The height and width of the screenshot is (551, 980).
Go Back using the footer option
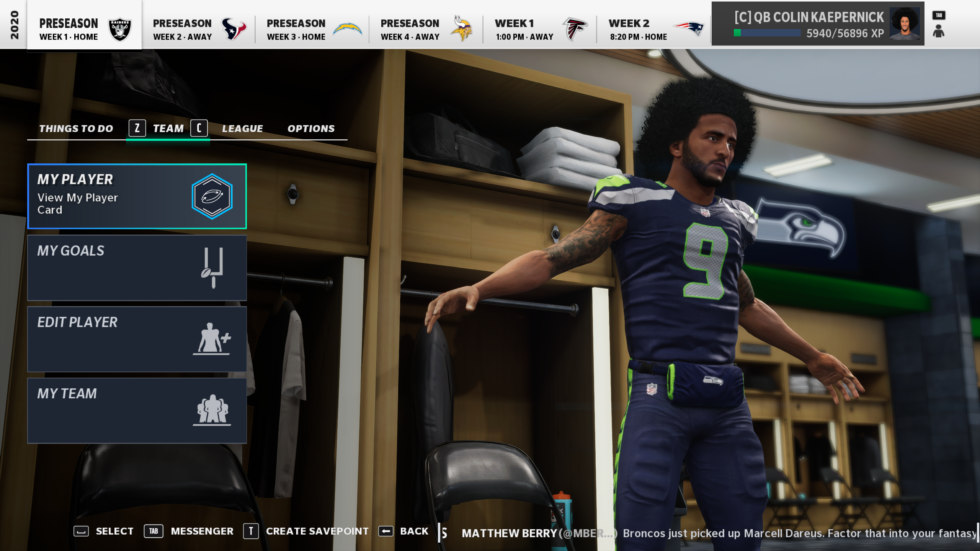404,532
